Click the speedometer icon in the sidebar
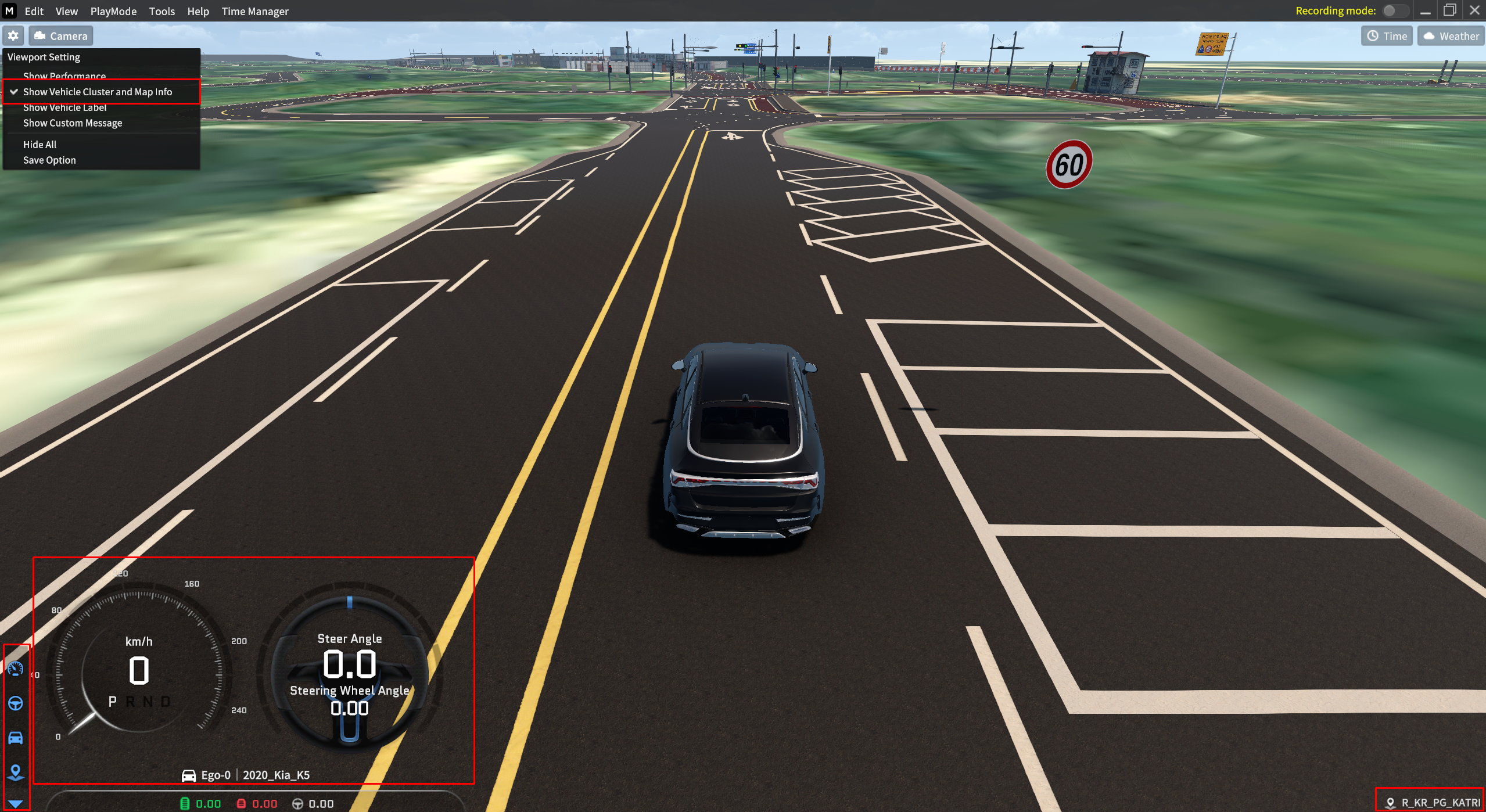This screenshot has width=1486, height=812. (16, 669)
